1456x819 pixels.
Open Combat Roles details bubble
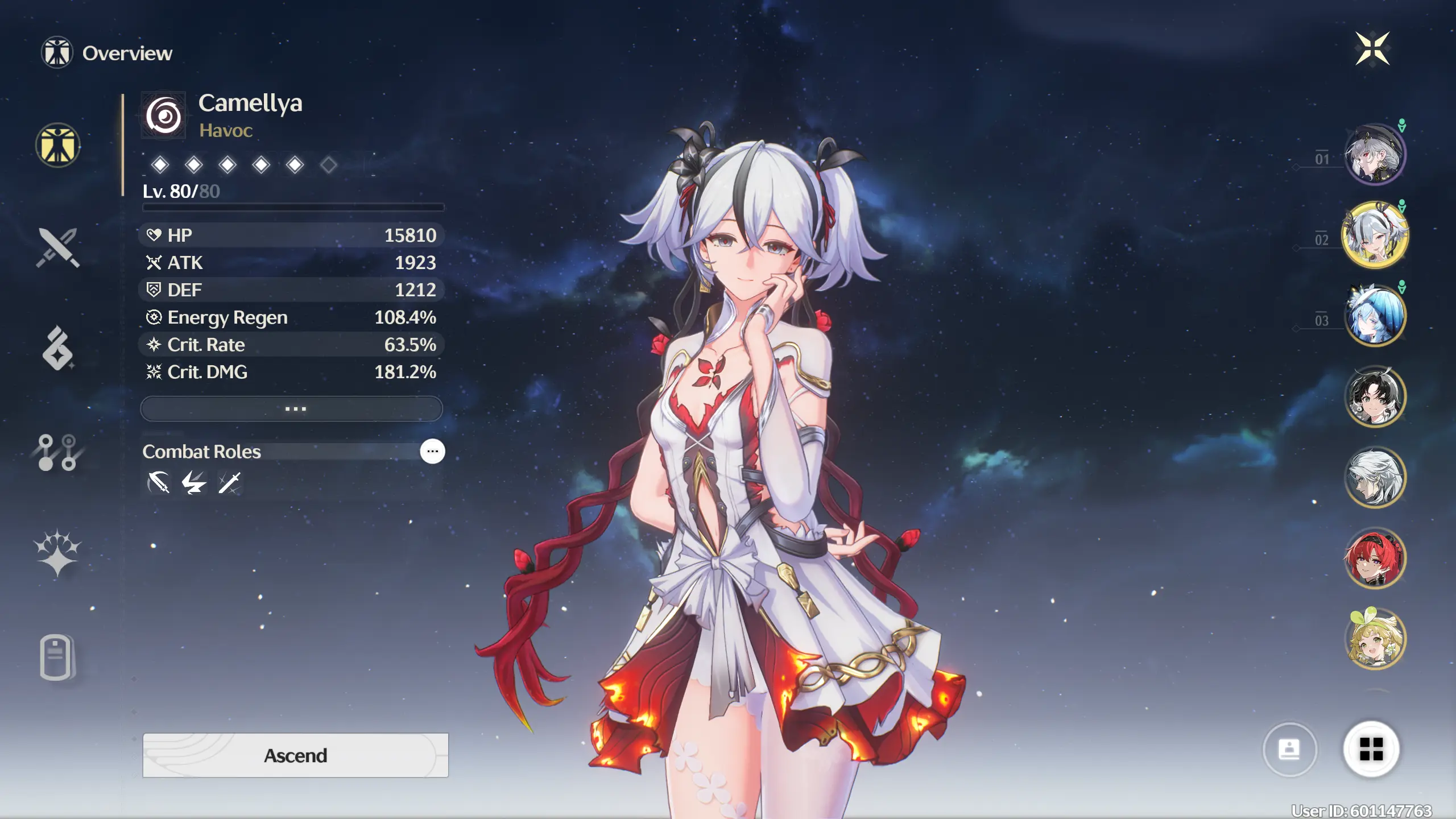(x=432, y=452)
